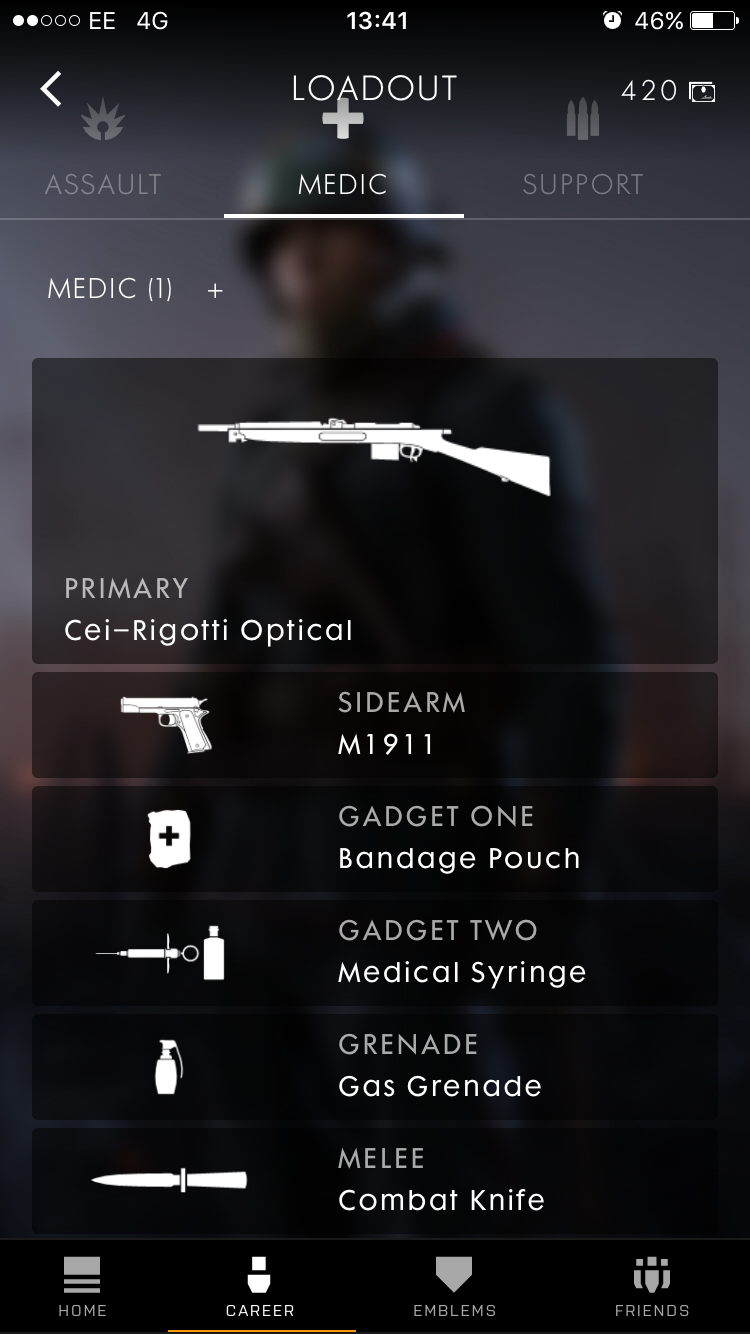
Task: Open the Cei-Rigotti Optical primary weapon slot
Action: 375,510
